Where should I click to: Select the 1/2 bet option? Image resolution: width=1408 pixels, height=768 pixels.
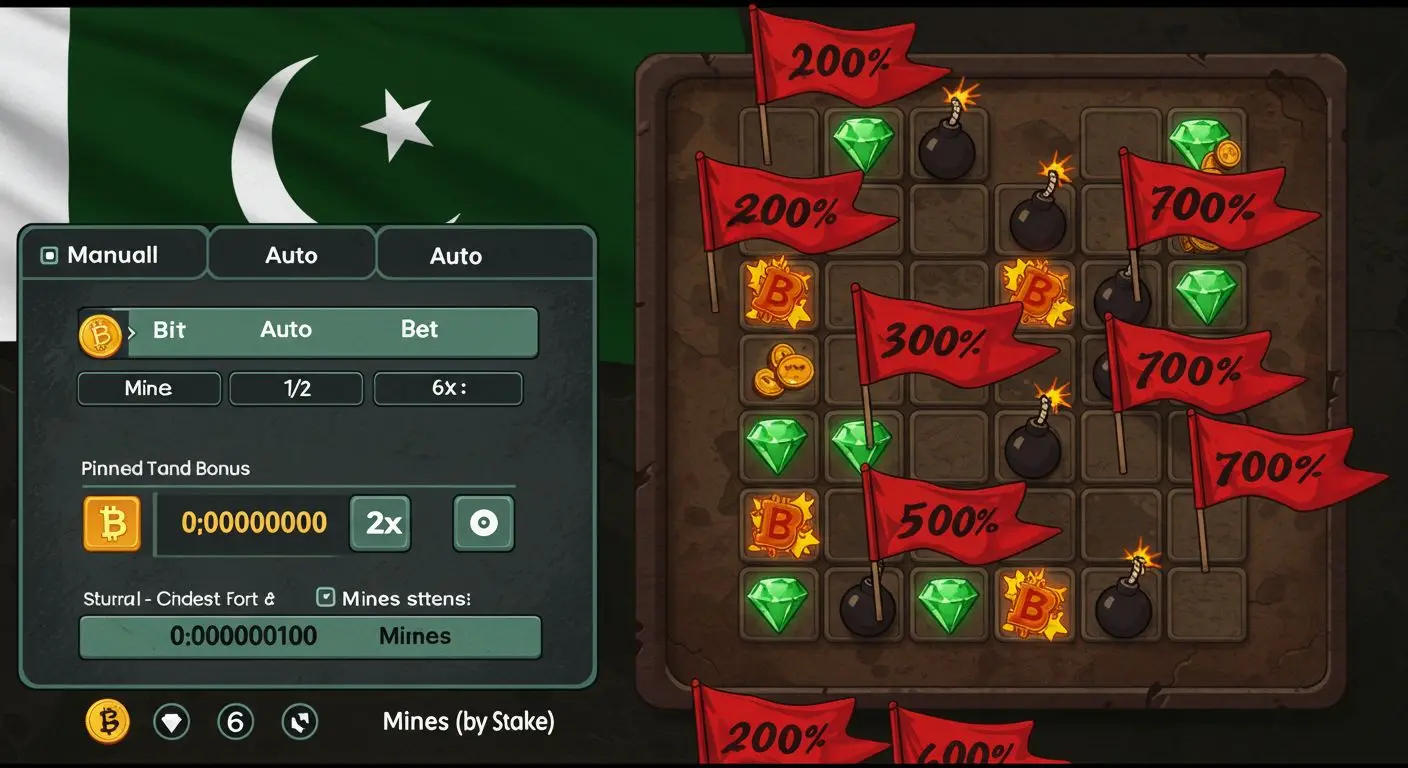point(296,388)
